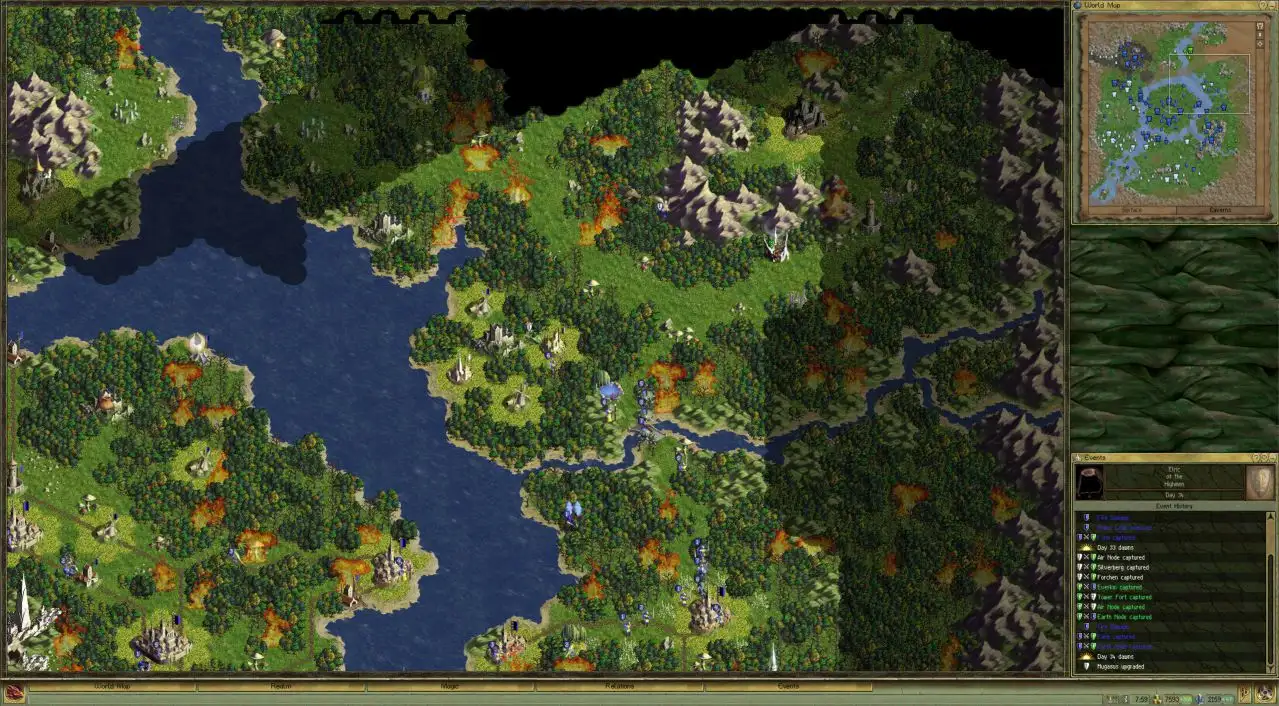1279x706 pixels.
Task: Select the 'Air Node captured' event entry
Action: 1120,557
